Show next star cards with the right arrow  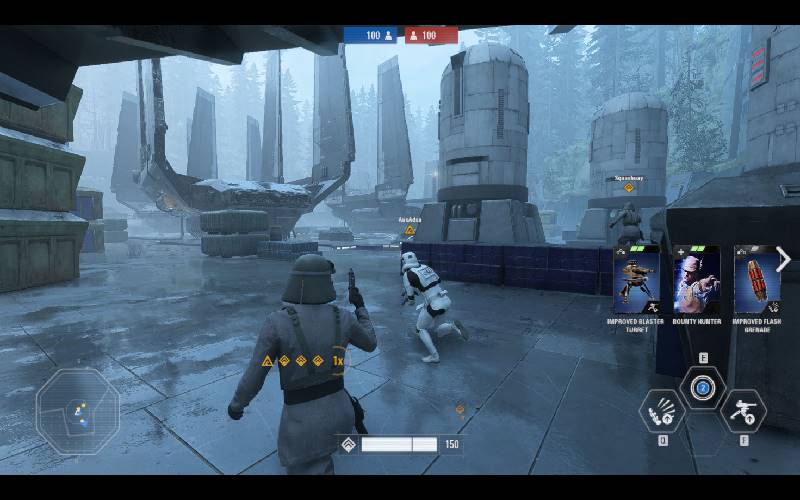(x=783, y=261)
